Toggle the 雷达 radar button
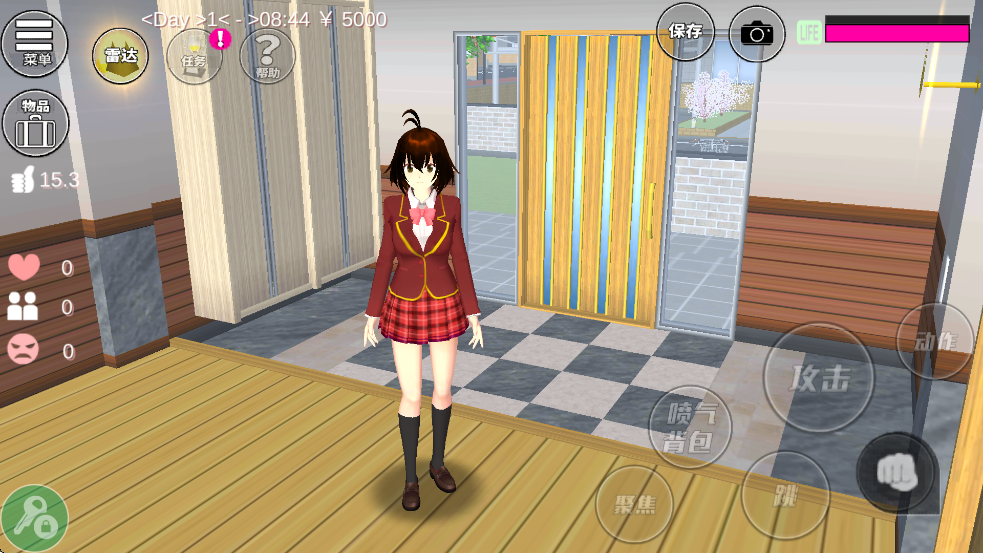The height and width of the screenshot is (553, 983). pyautogui.click(x=120, y=55)
